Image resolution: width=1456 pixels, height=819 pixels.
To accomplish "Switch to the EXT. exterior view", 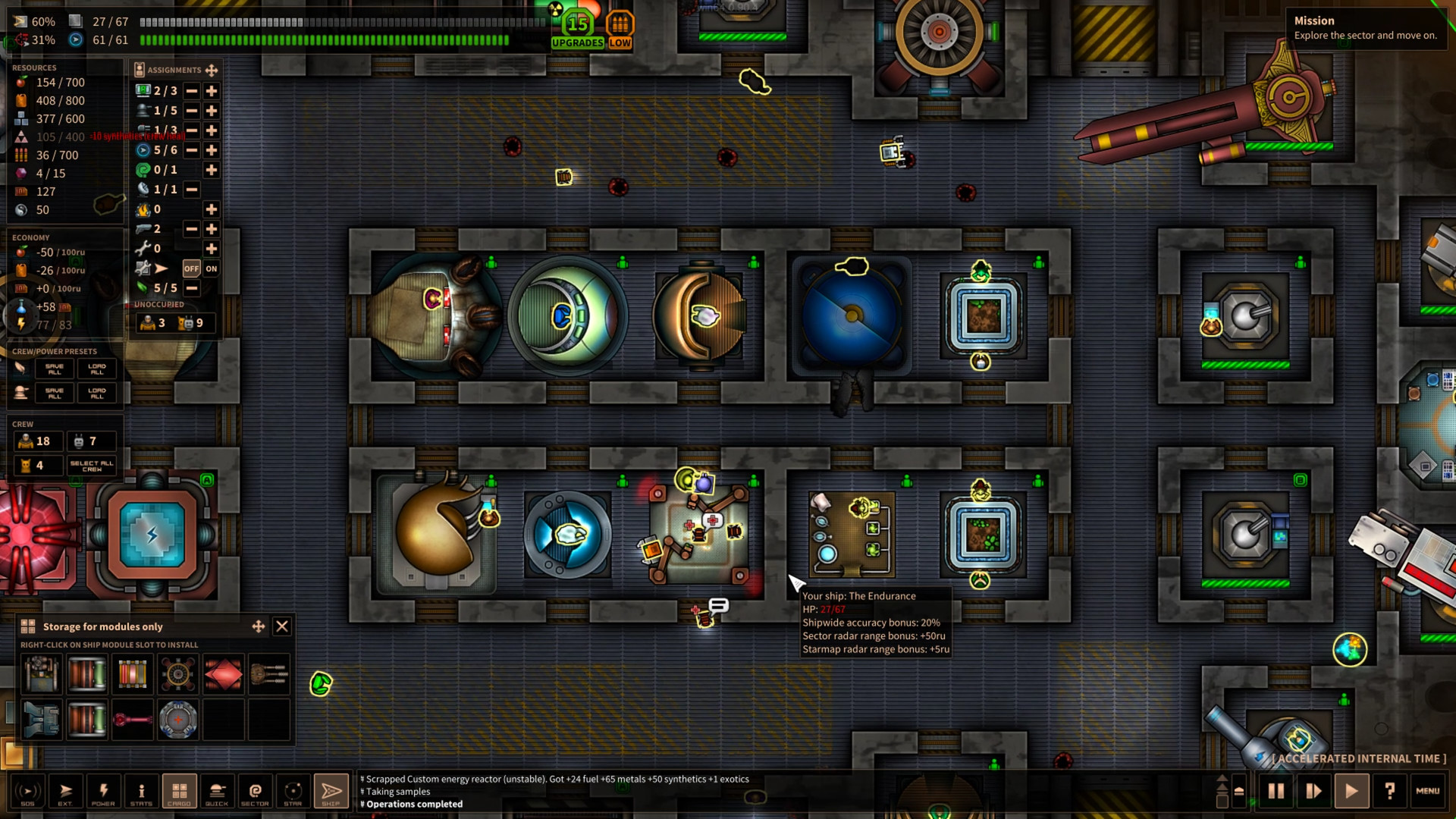I will click(65, 791).
